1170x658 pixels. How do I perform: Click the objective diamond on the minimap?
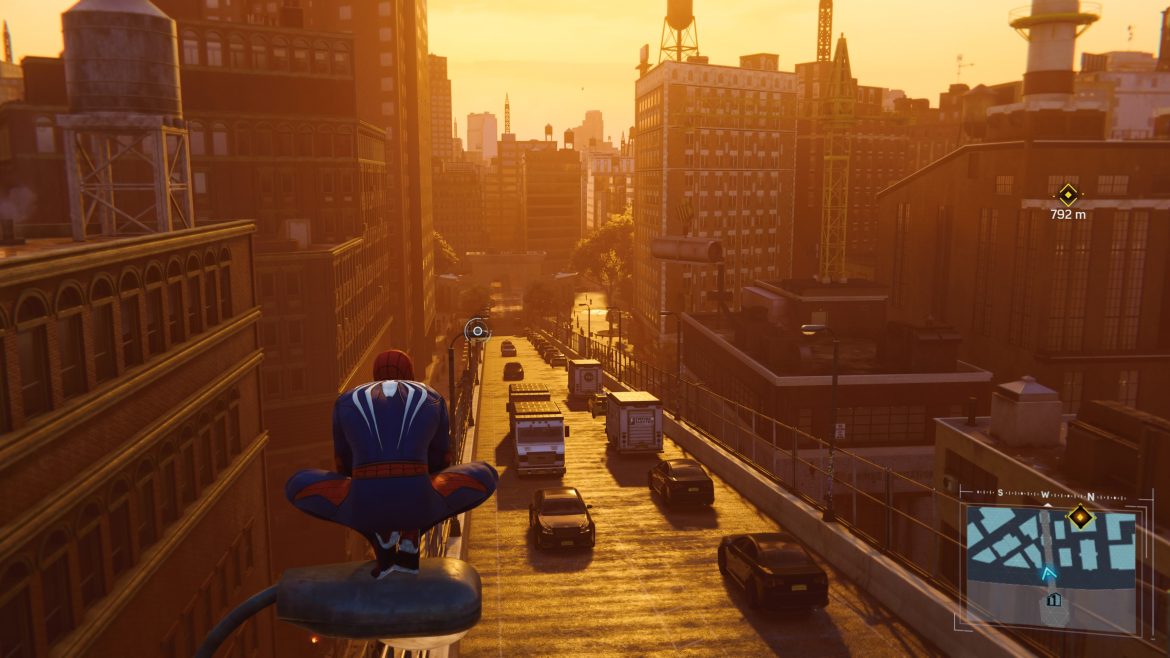(1080, 516)
